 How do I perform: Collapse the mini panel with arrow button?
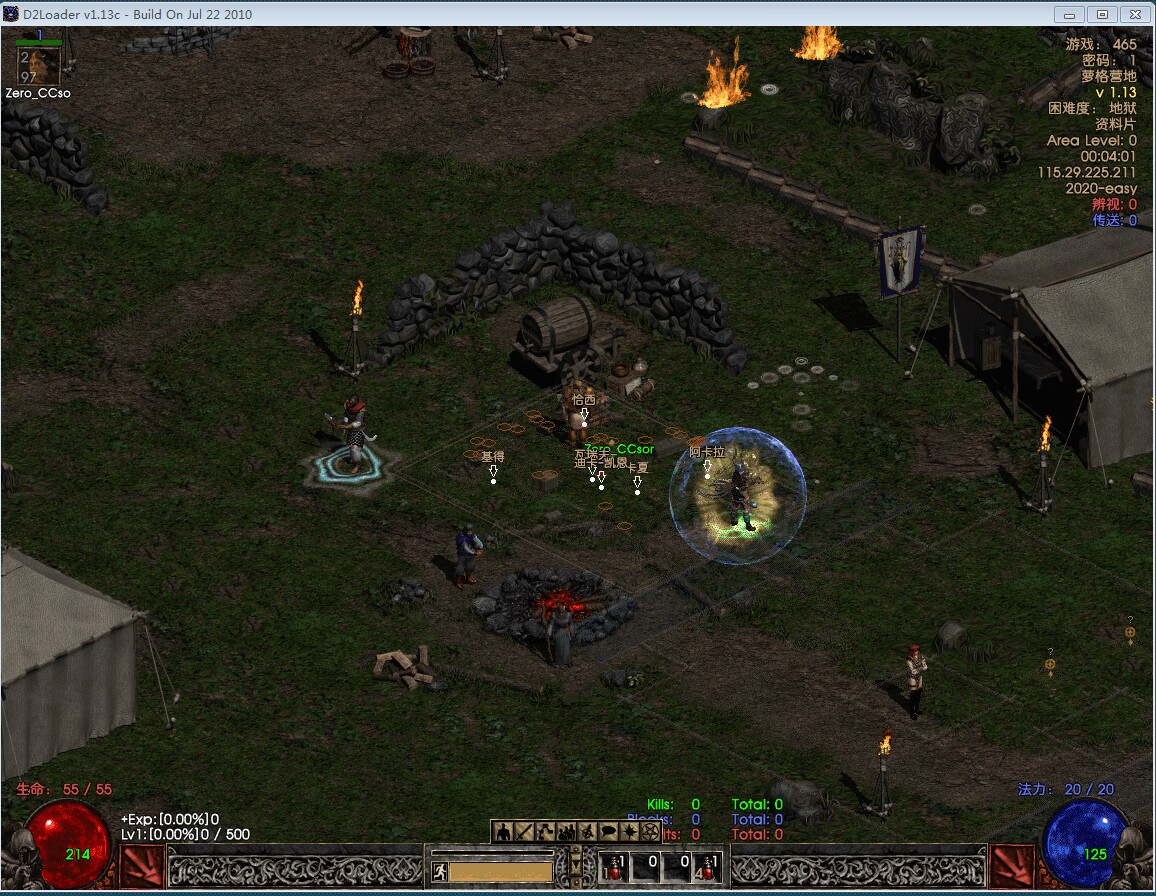575,862
